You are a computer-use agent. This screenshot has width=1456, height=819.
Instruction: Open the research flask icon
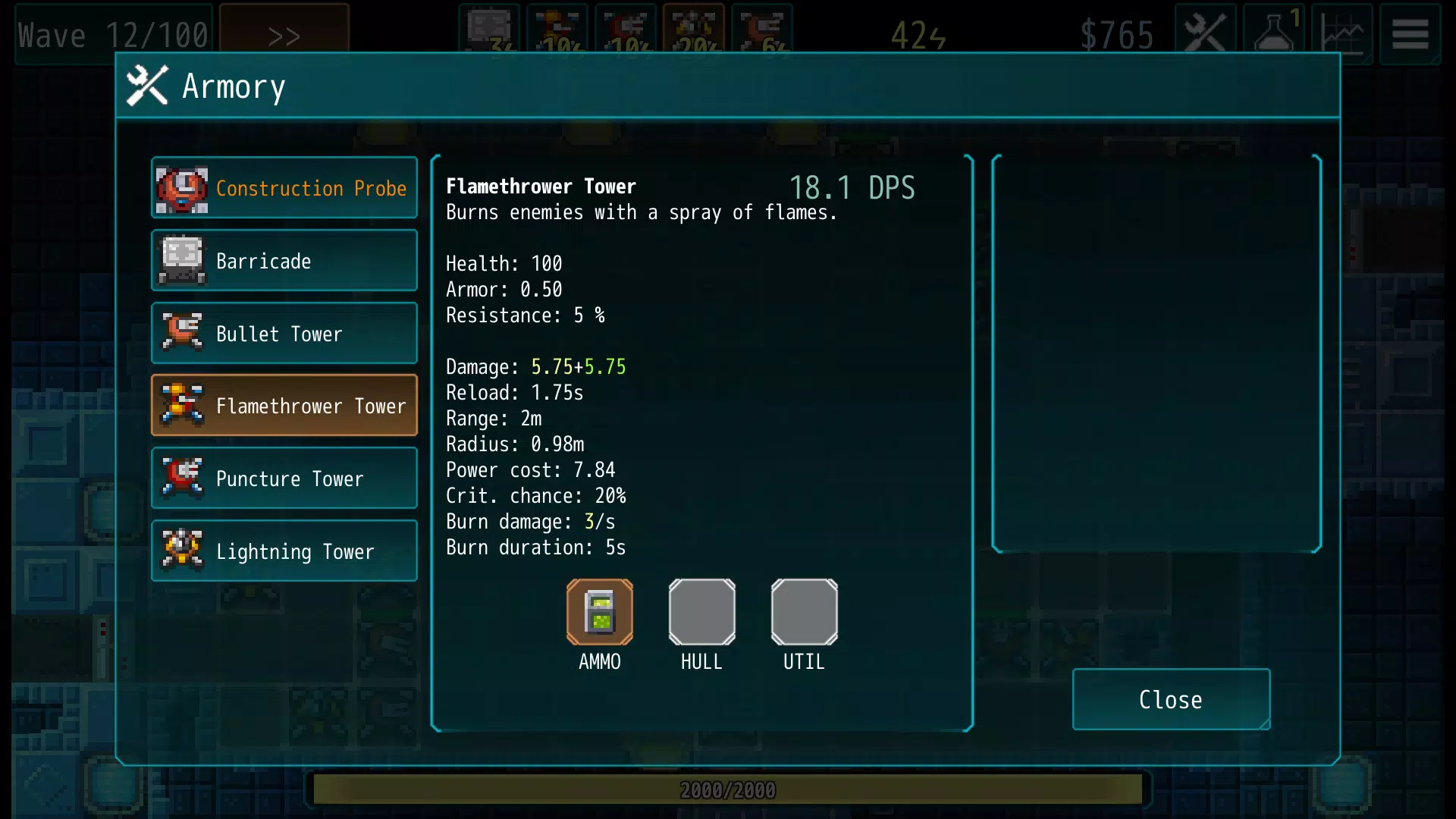1276,34
